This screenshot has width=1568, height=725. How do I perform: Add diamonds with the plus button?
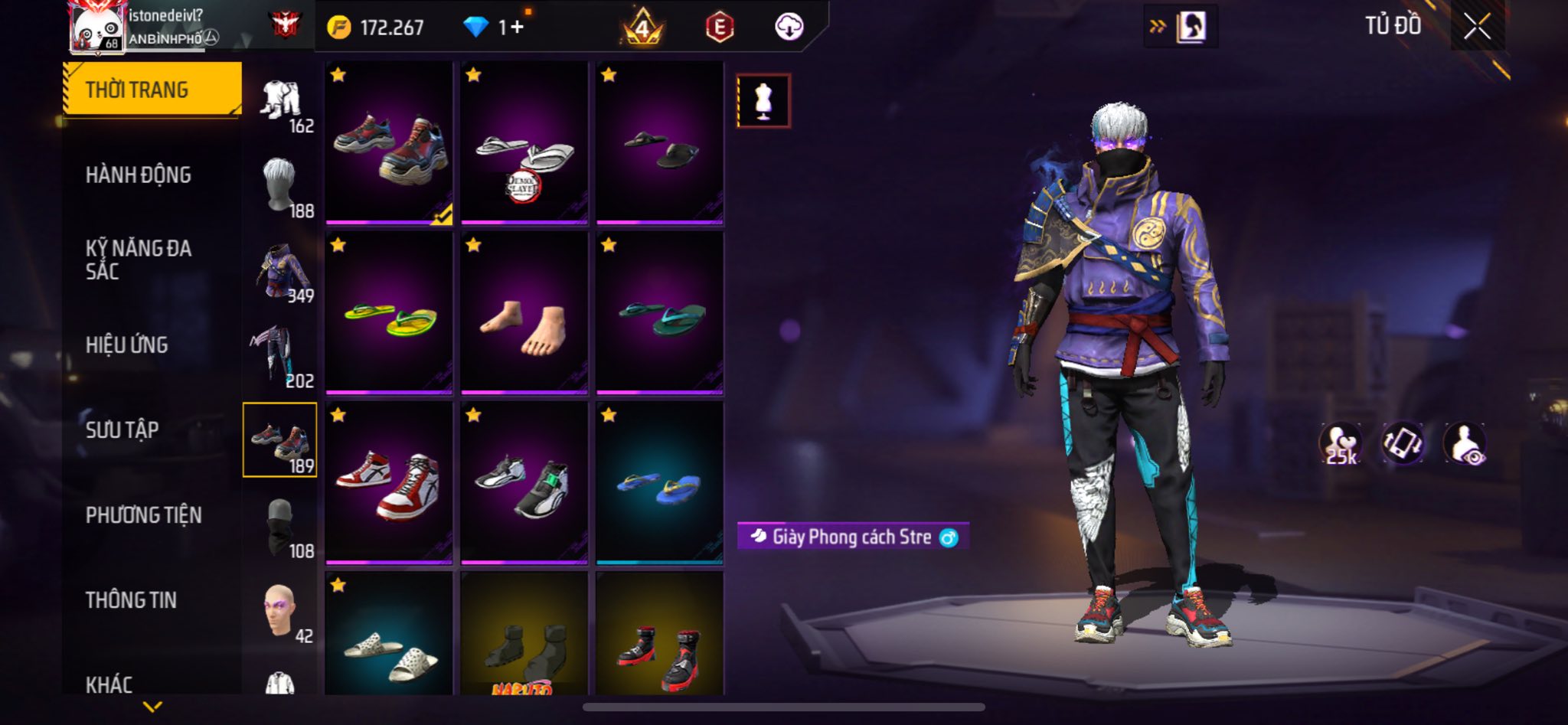[x=518, y=28]
